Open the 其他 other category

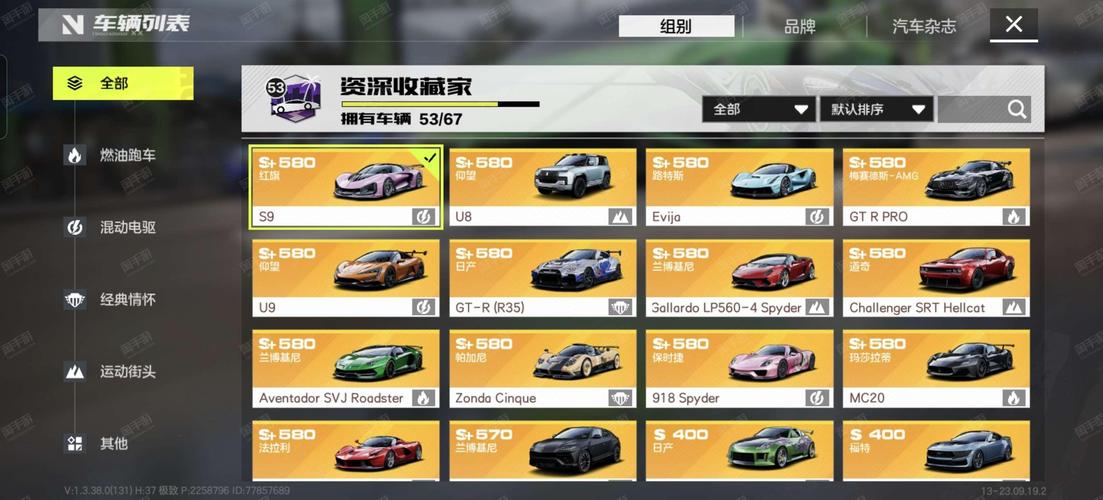(x=112, y=443)
